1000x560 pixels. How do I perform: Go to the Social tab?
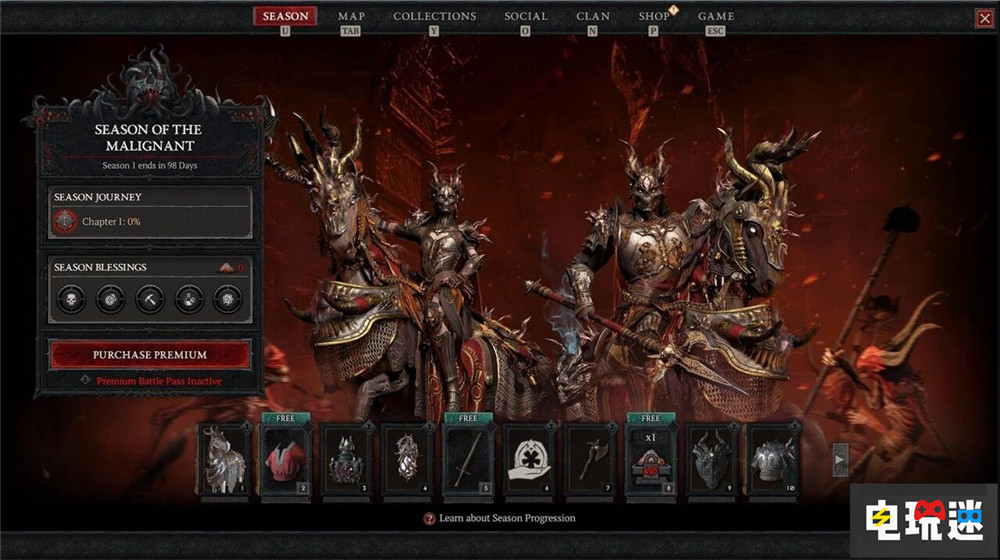pos(526,16)
